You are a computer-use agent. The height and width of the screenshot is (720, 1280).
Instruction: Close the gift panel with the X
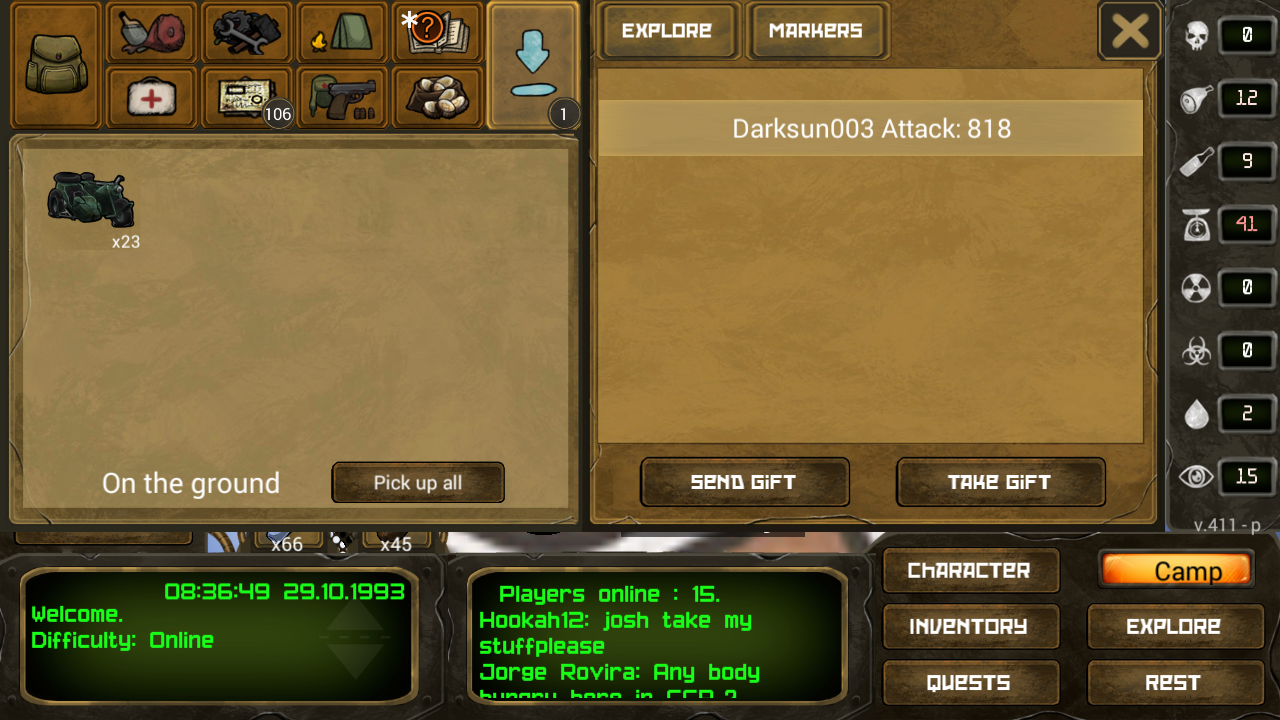[1130, 31]
